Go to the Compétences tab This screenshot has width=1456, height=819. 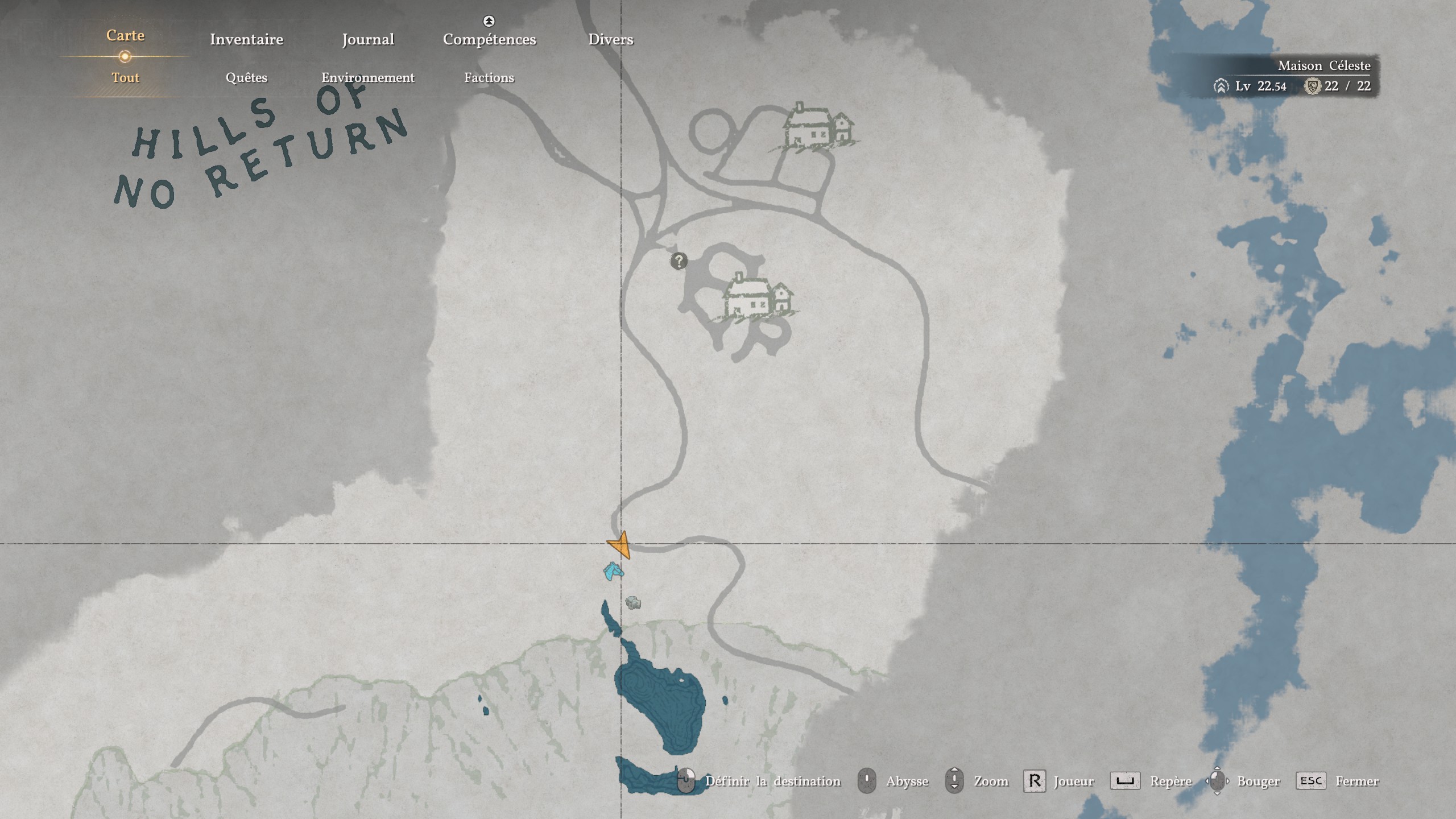(x=489, y=39)
